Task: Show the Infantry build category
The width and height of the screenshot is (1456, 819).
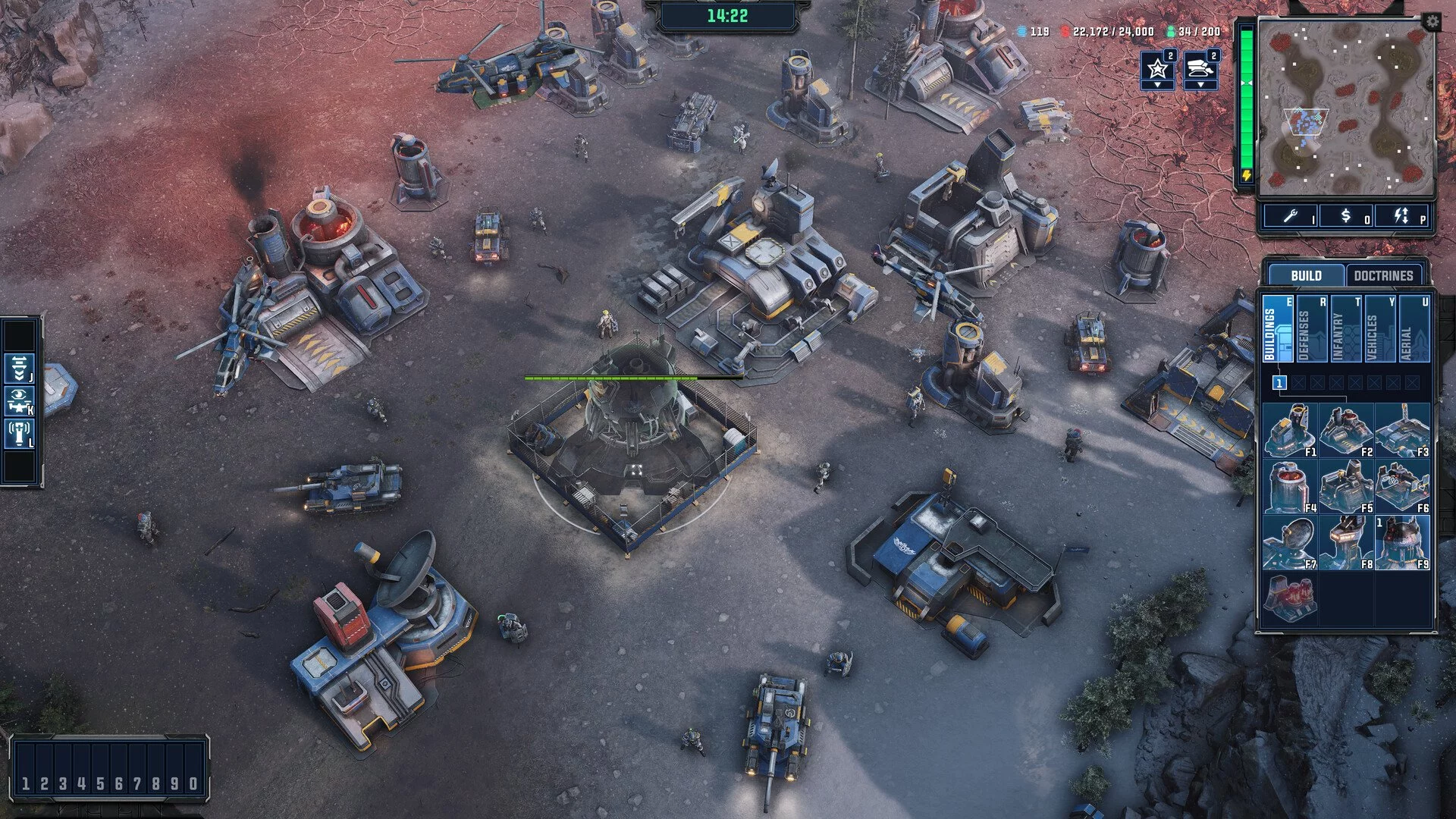Action: coord(1345,330)
